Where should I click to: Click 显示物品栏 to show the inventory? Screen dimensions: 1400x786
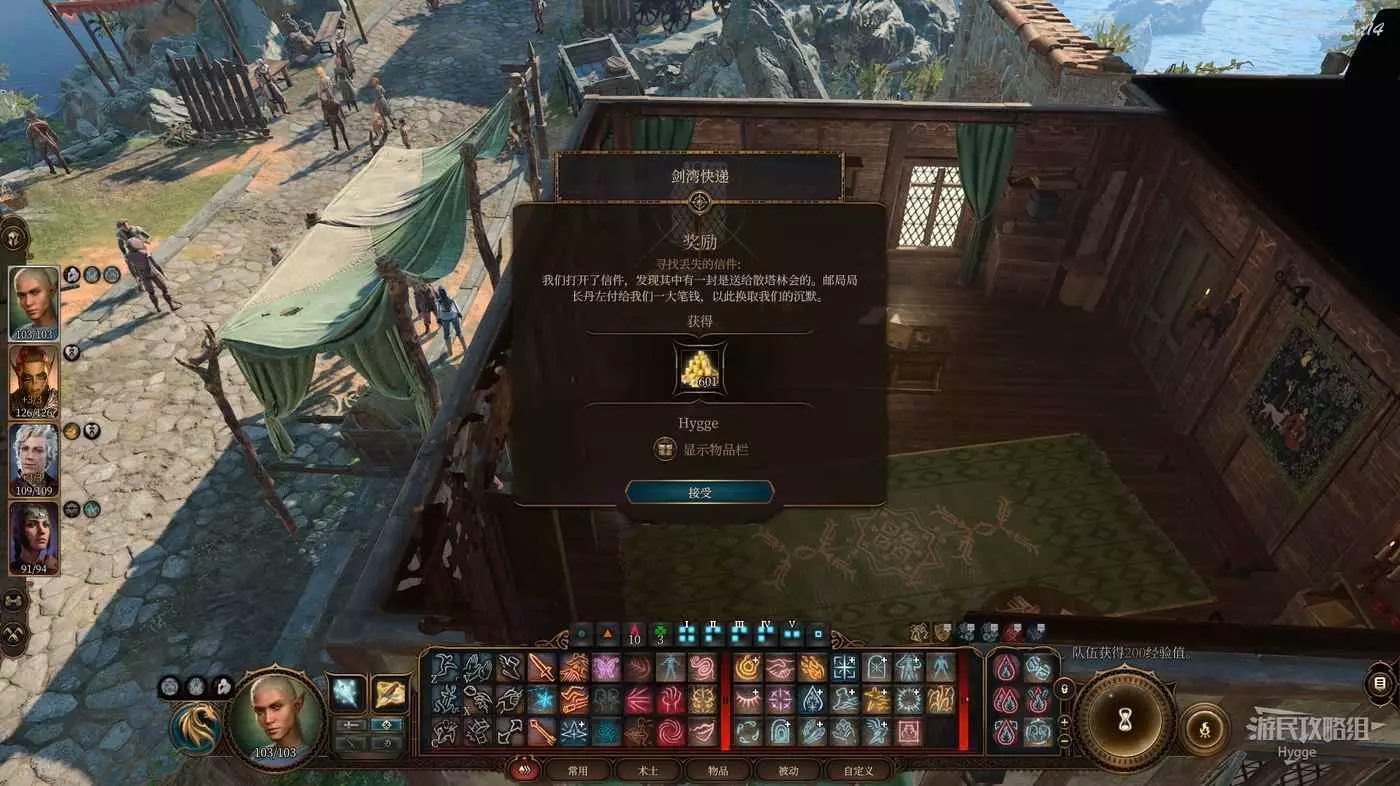tap(701, 450)
